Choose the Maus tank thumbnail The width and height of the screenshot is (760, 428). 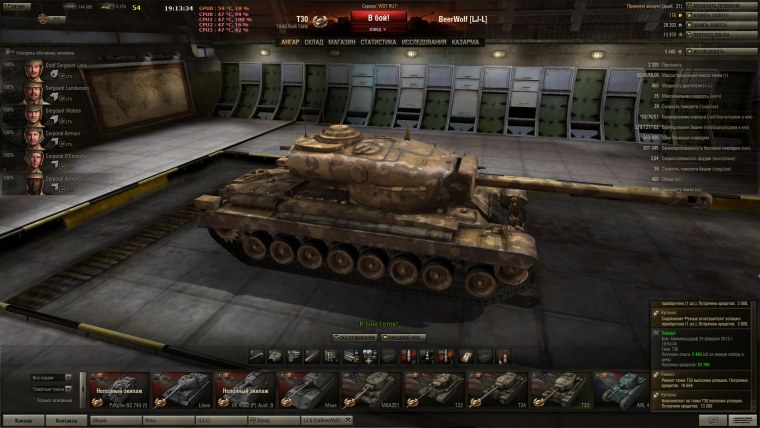pyautogui.click(x=307, y=390)
